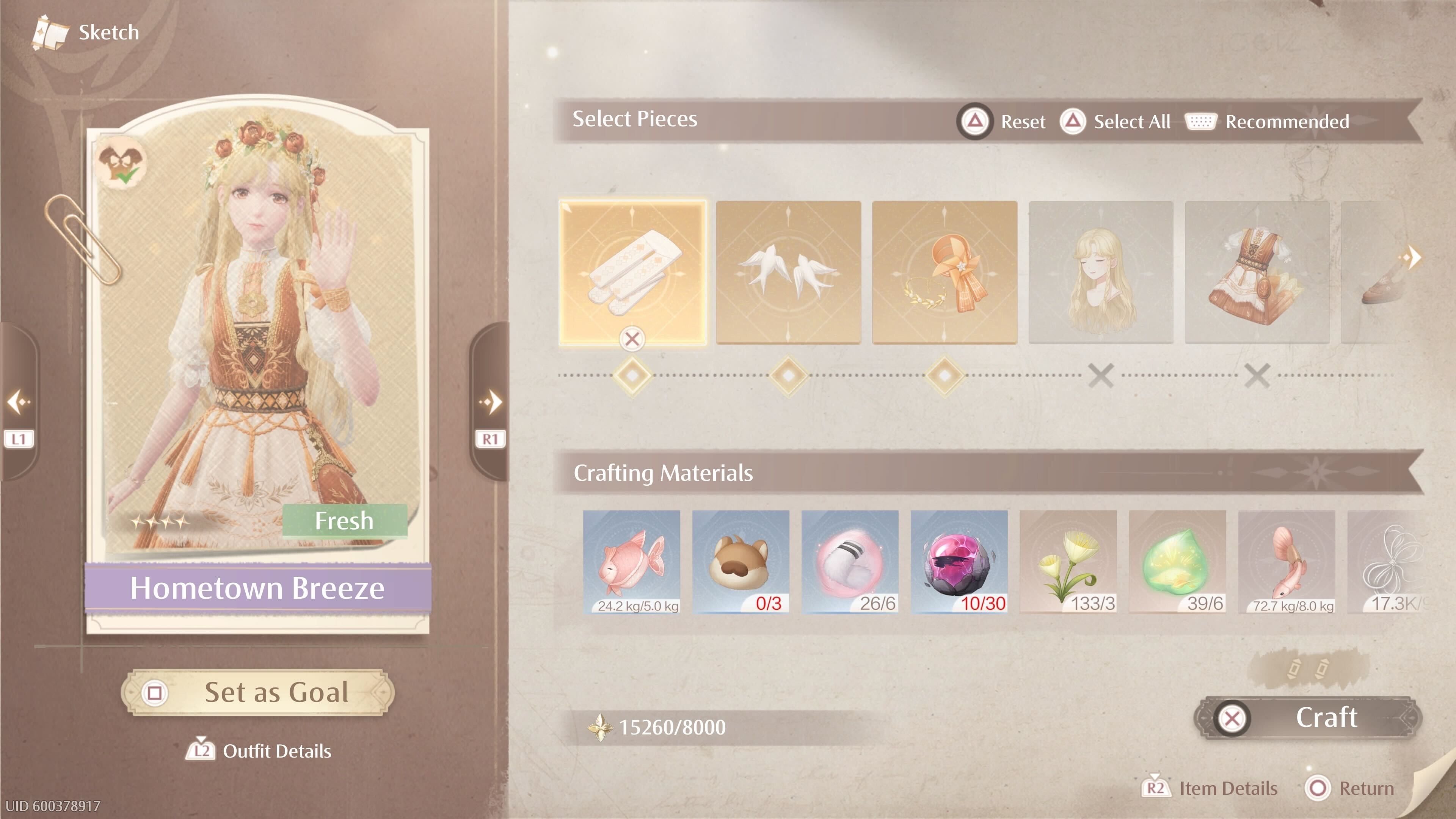This screenshot has height=819, width=1456.
Task: Select the orange ribbon accessory piece
Action: [x=945, y=272]
